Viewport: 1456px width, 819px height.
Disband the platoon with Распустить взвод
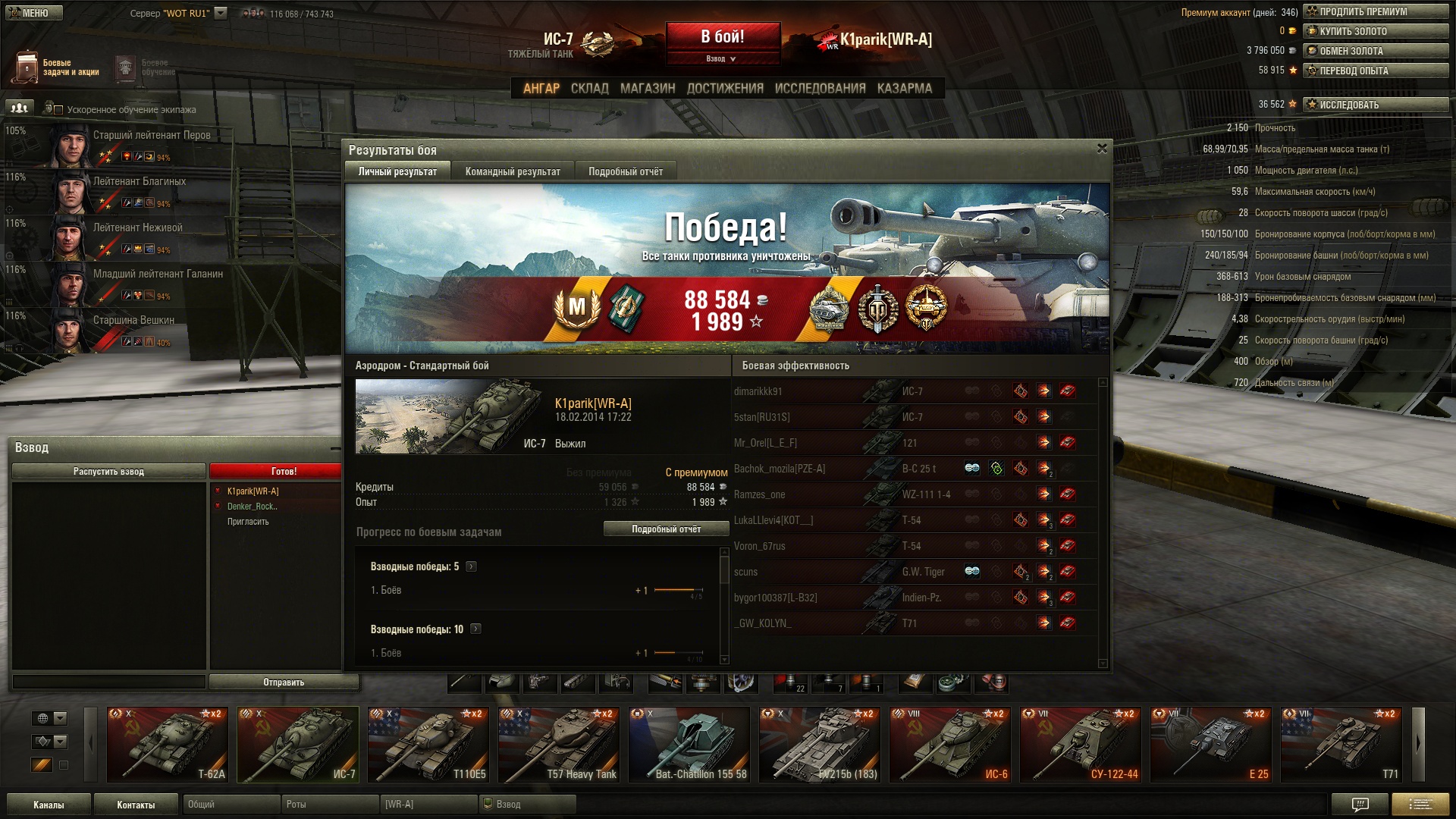click(108, 472)
